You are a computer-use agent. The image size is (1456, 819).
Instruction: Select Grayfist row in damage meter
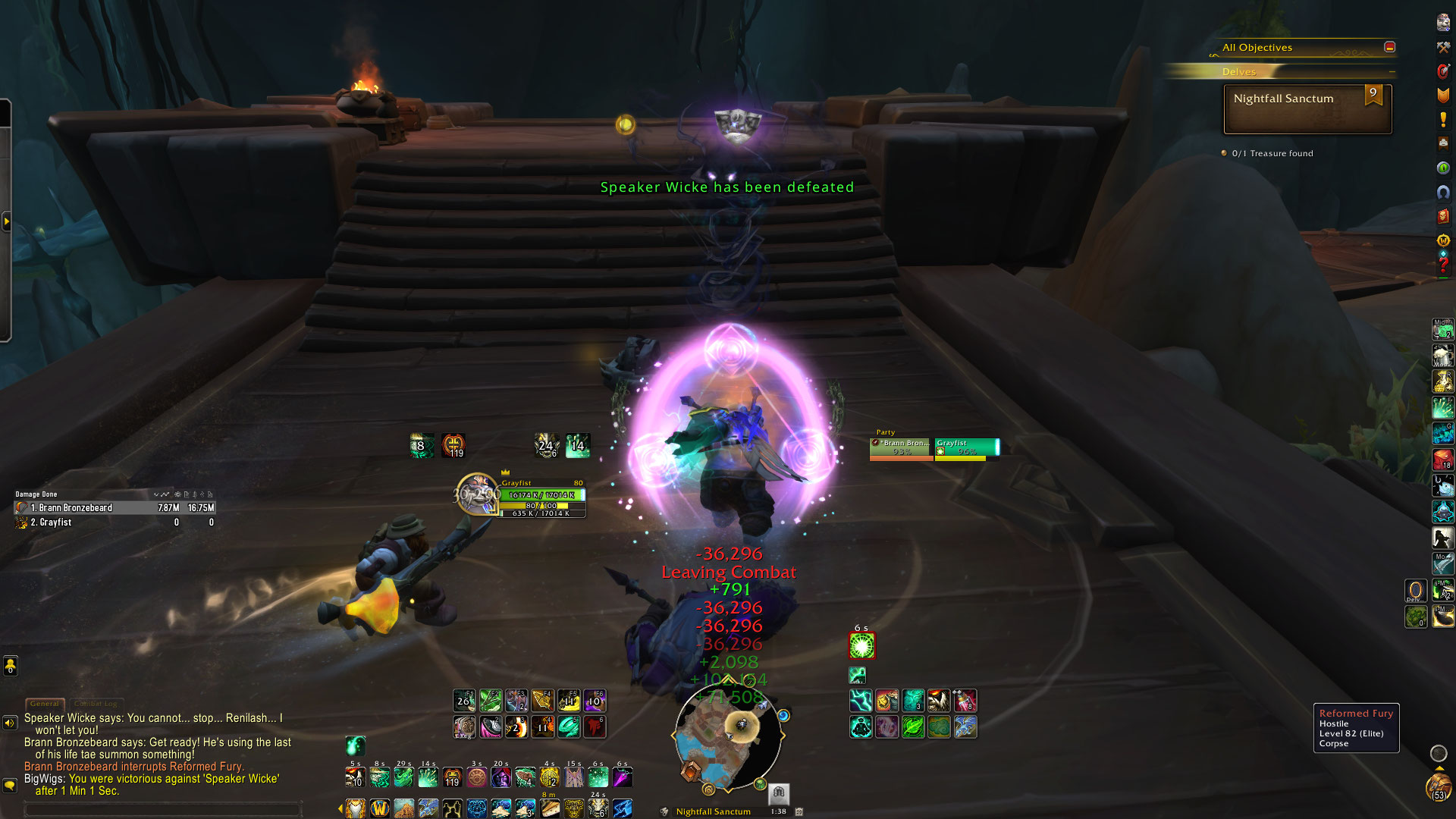[x=114, y=522]
